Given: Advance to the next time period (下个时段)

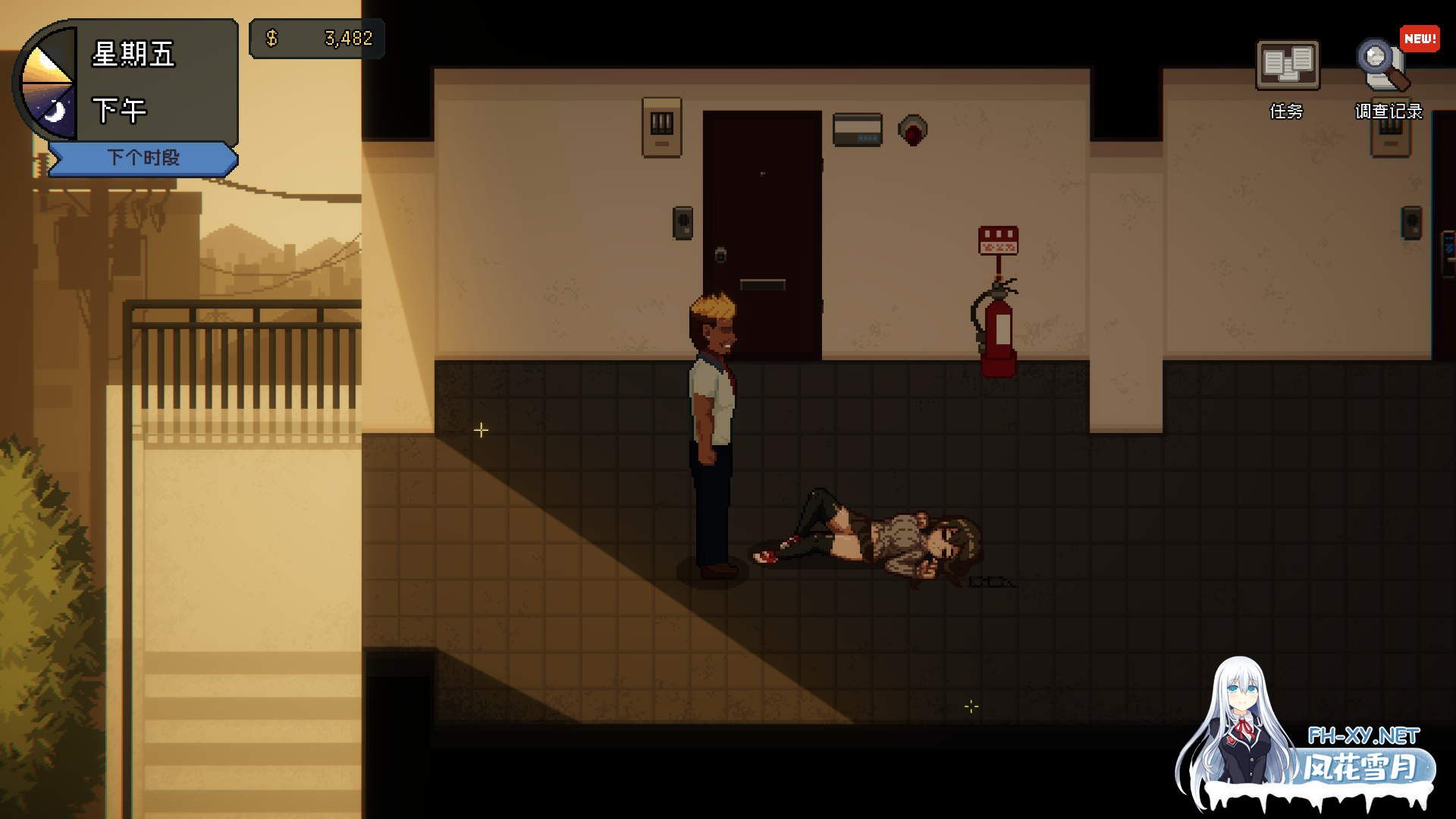Looking at the screenshot, I should pyautogui.click(x=143, y=158).
